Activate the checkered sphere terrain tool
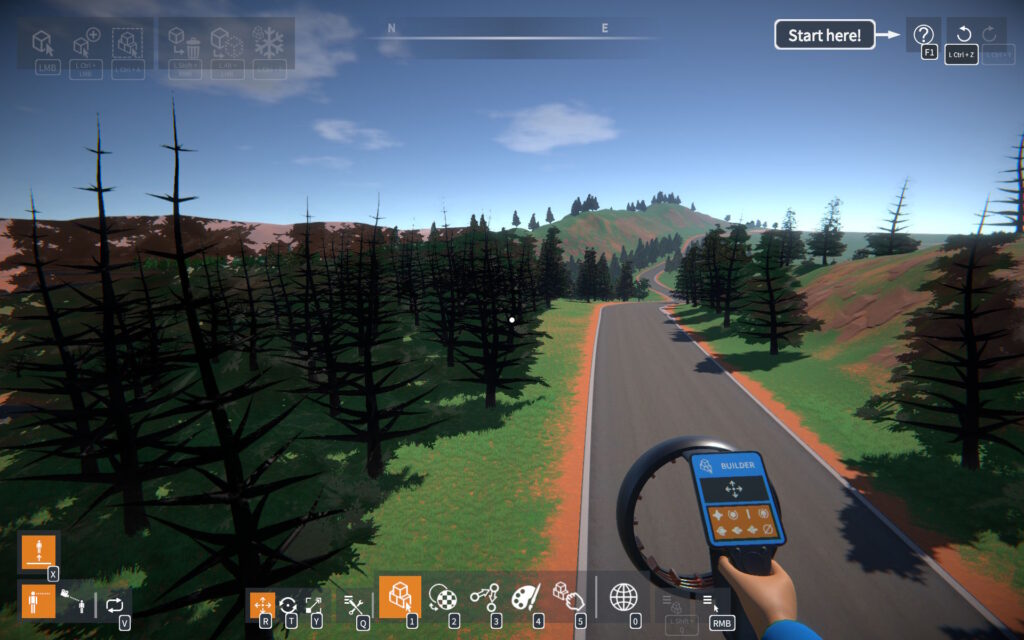1024x640 pixels. point(442,597)
